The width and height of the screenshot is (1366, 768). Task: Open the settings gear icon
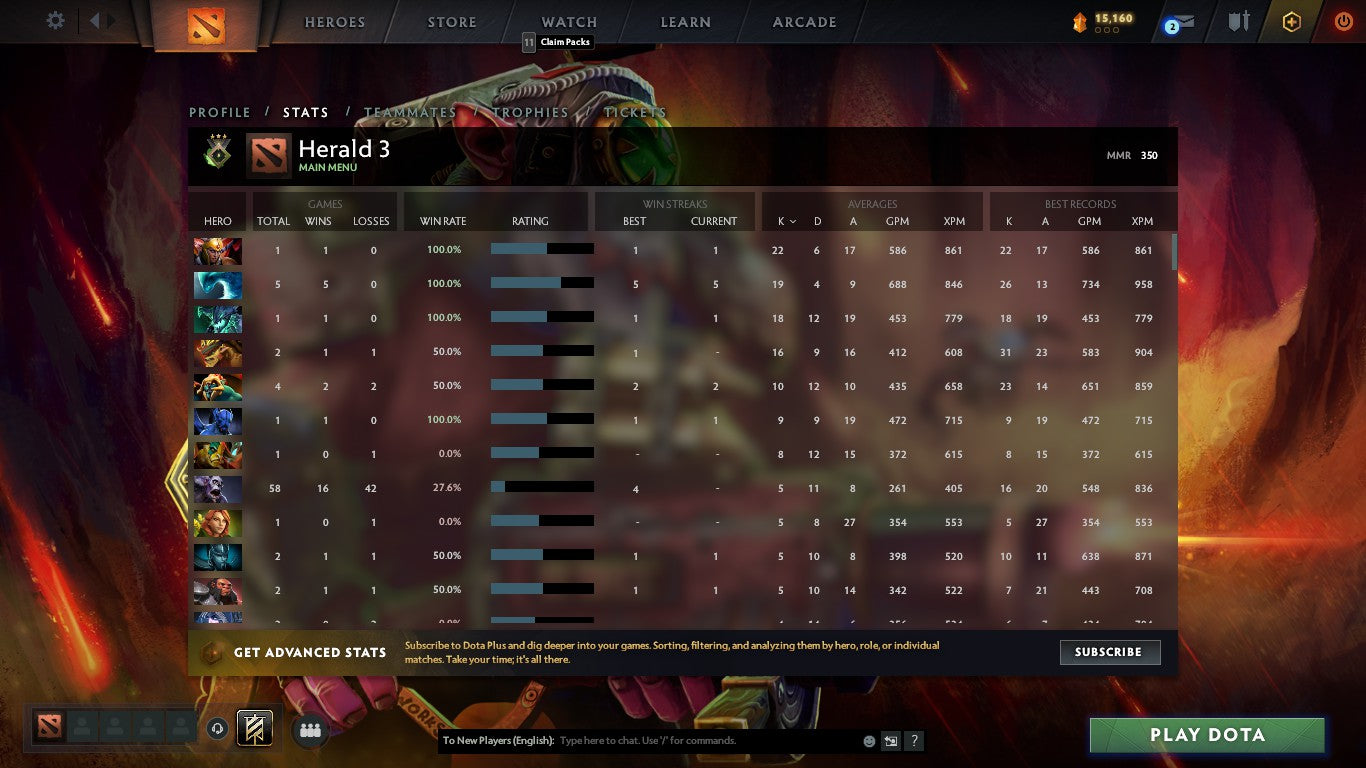55,19
